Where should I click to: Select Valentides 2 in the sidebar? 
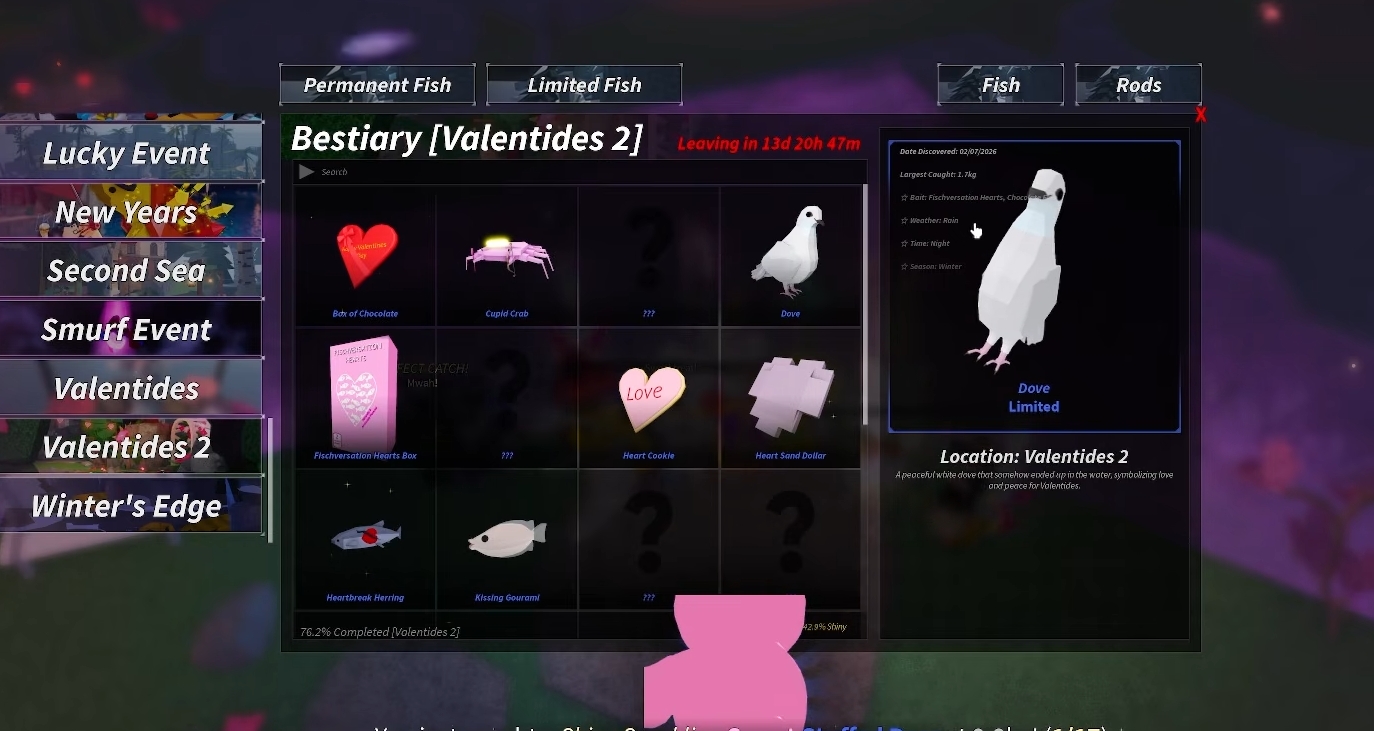129,447
